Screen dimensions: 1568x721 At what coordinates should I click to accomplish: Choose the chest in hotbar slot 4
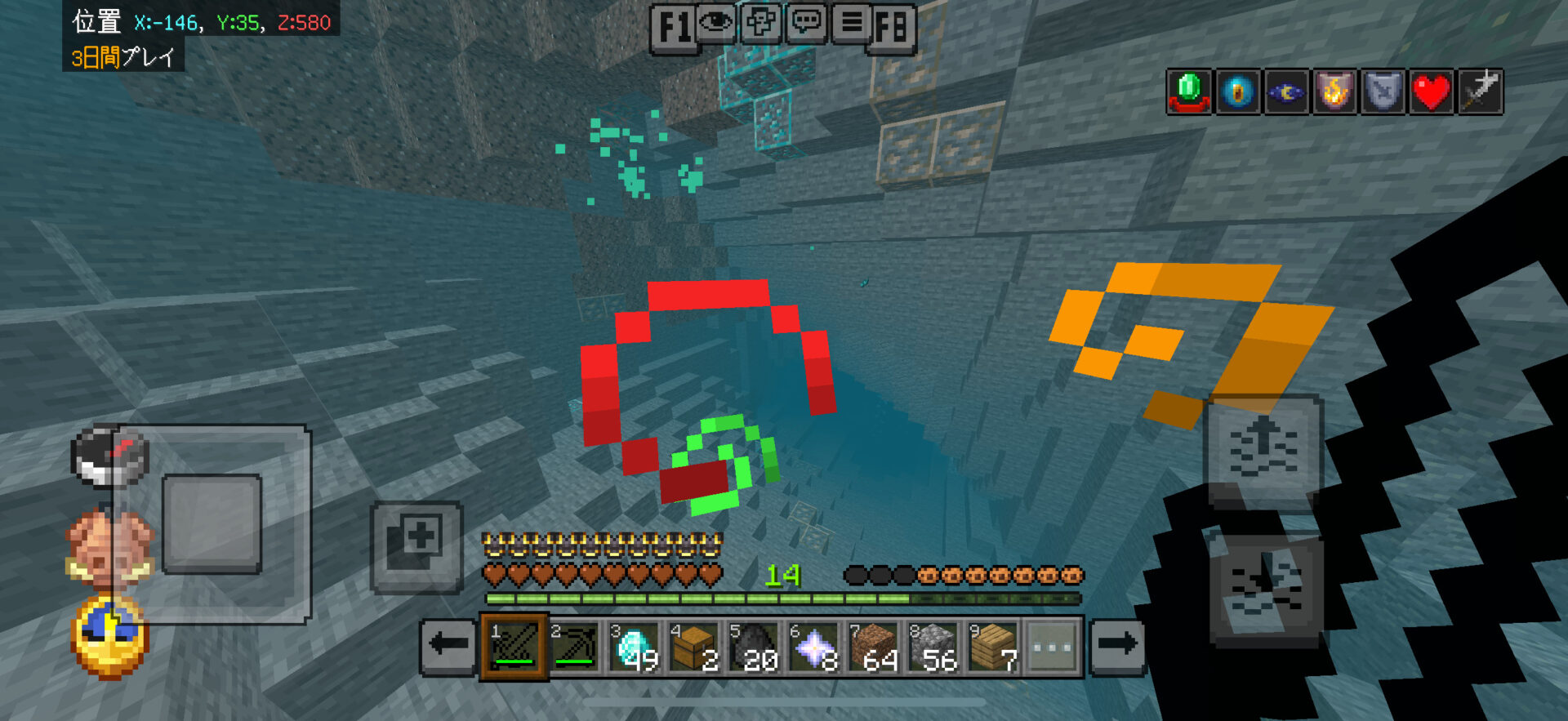(694, 647)
